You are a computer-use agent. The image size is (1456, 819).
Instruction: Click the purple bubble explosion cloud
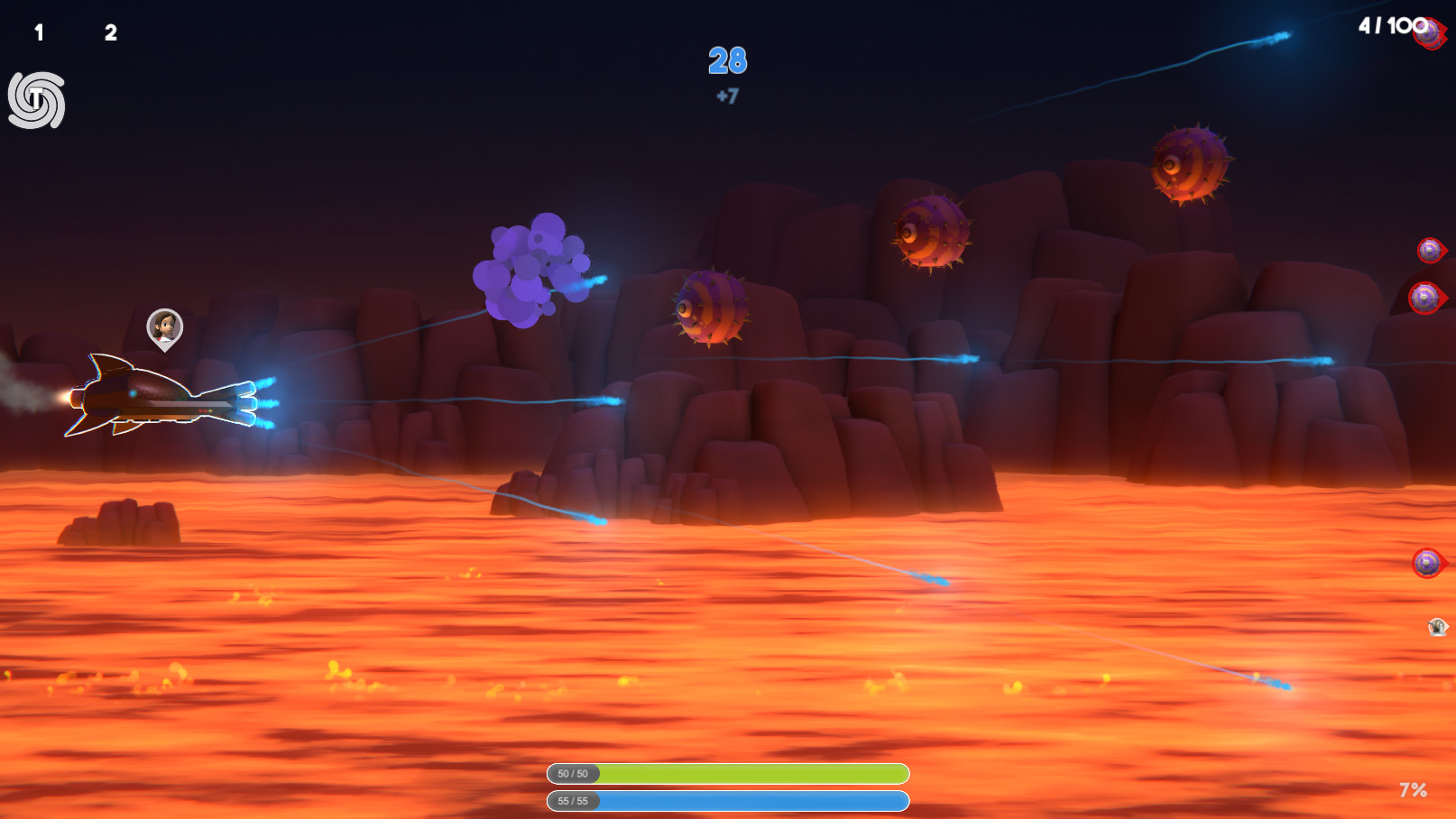pyautogui.click(x=528, y=271)
